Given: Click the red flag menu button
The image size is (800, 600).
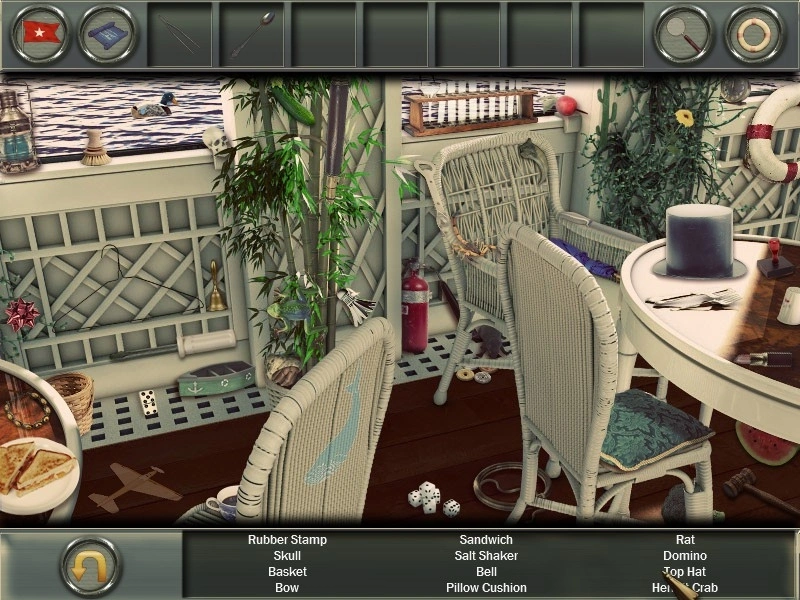Looking at the screenshot, I should pos(40,34).
